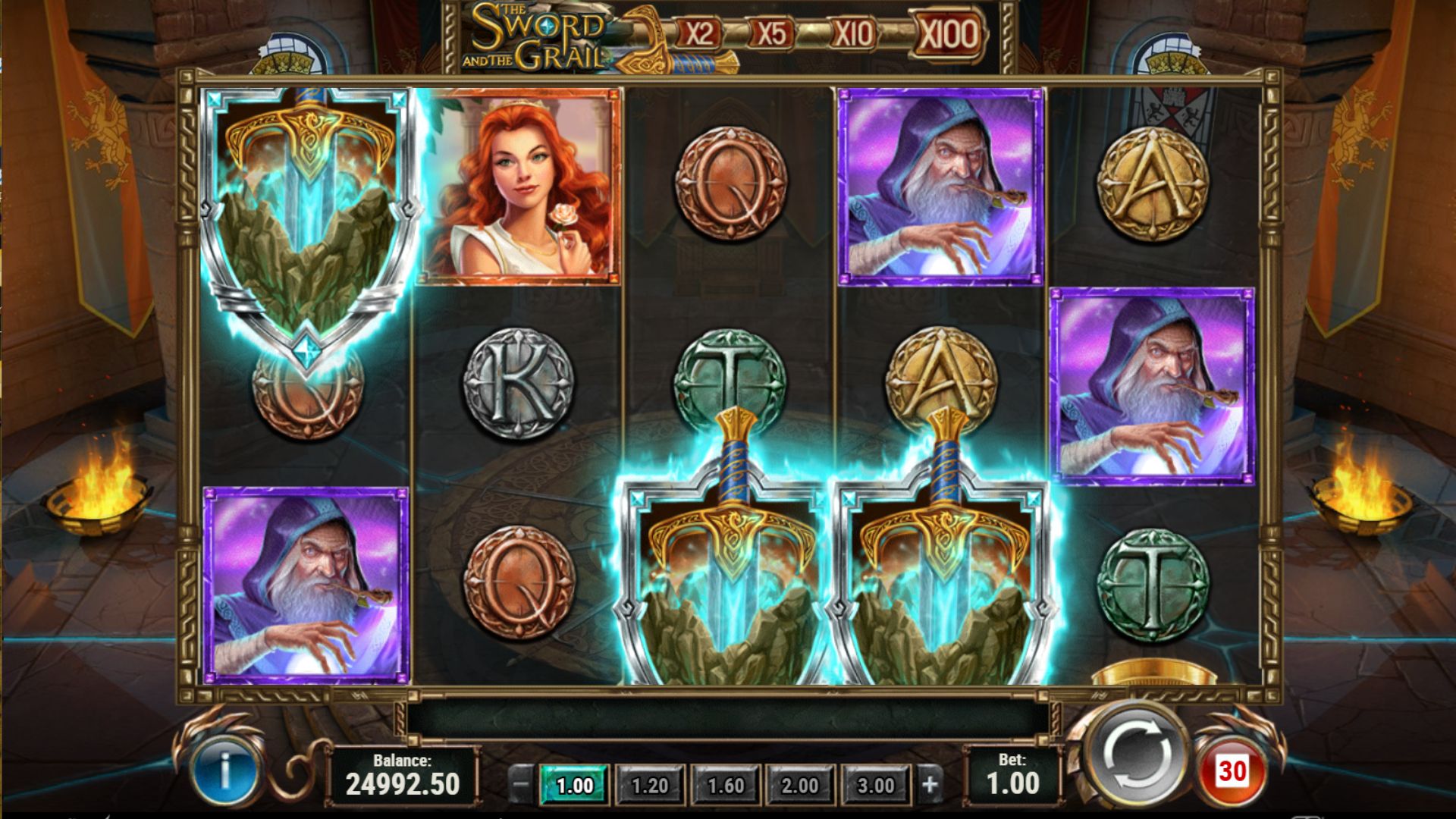1456x819 pixels.
Task: Select the 1.00 bet amount
Action: pyautogui.click(x=574, y=785)
